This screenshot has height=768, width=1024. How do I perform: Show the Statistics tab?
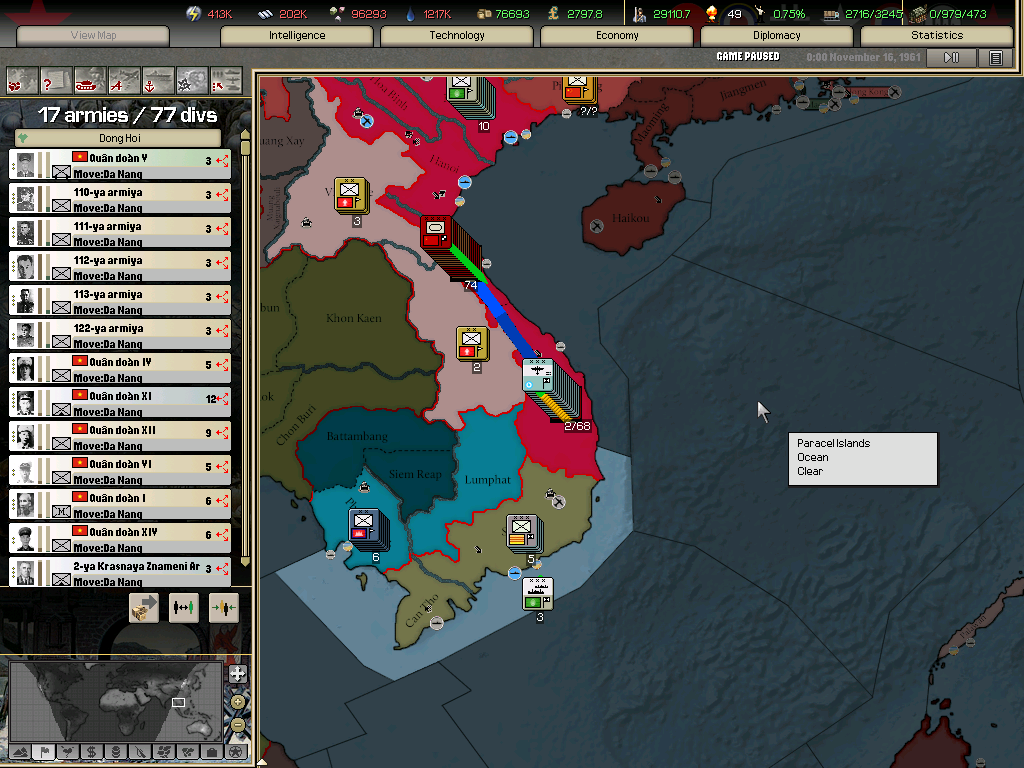[937, 36]
